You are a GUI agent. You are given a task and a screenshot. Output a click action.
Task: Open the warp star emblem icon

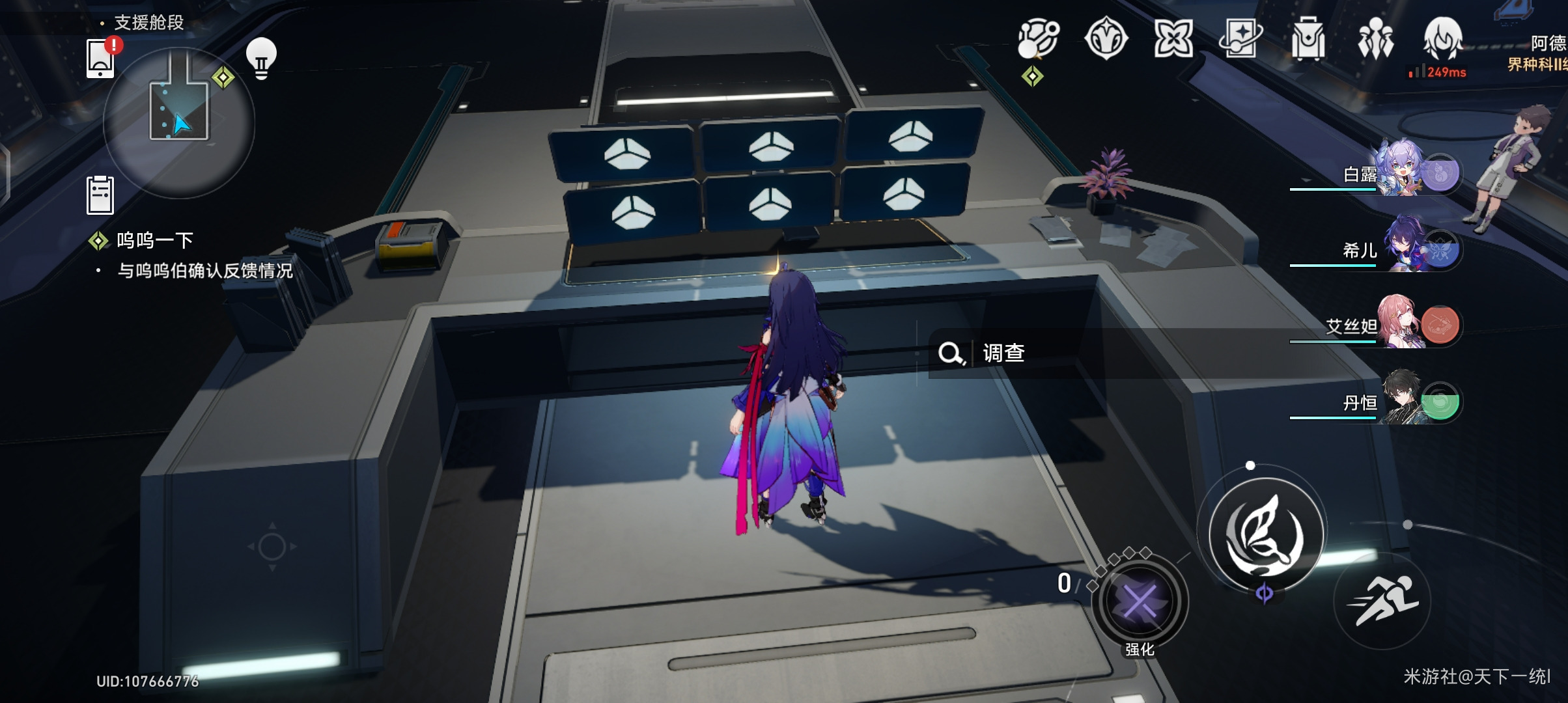tap(1106, 39)
